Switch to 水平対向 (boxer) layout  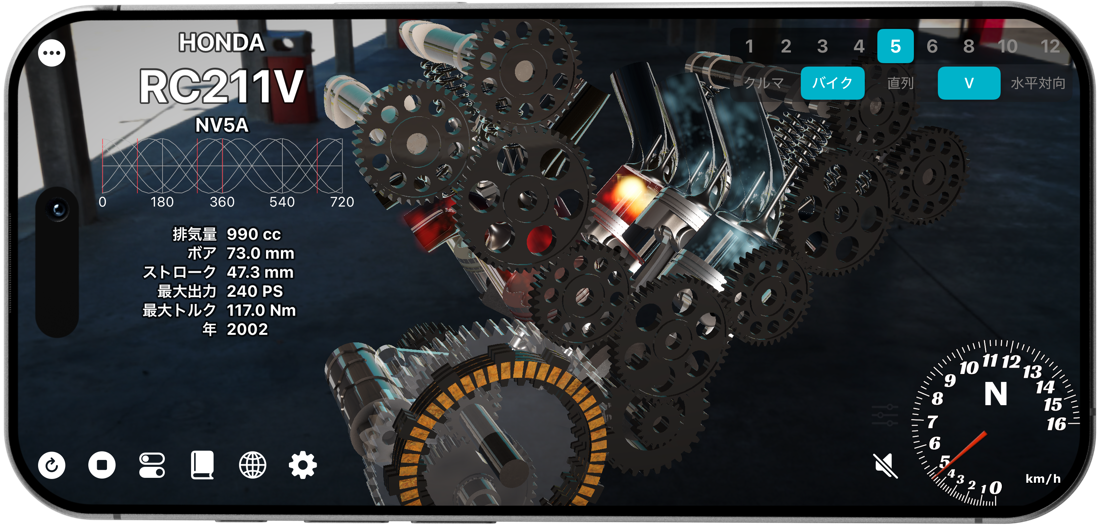[x=1038, y=83]
